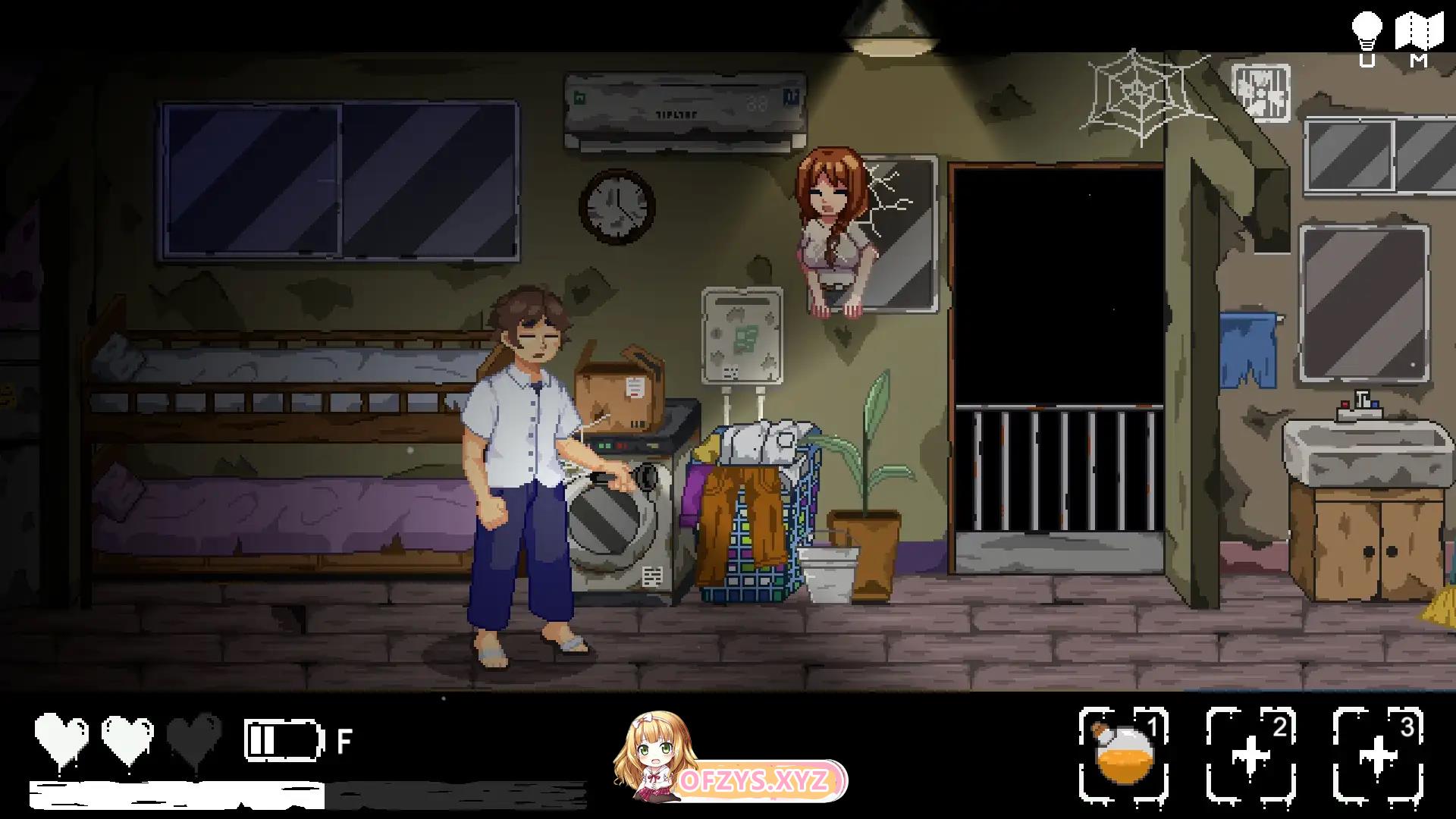Toggle the lightbulb hint icon

pyautogui.click(x=1367, y=32)
